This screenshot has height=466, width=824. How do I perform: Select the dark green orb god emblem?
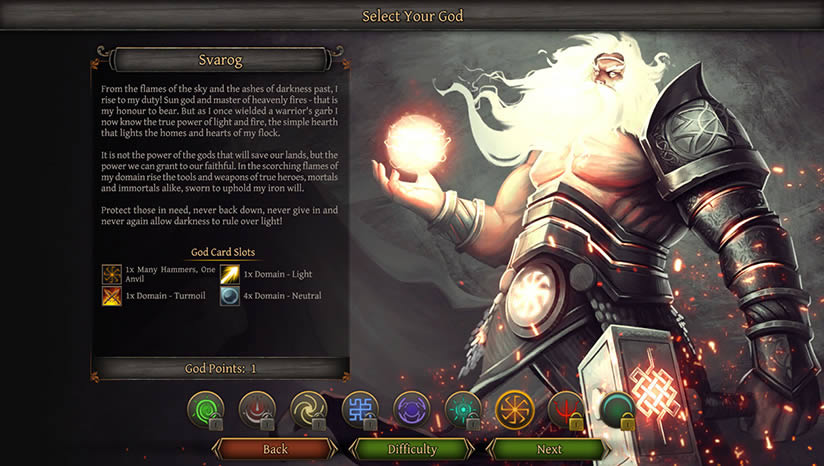coord(618,409)
